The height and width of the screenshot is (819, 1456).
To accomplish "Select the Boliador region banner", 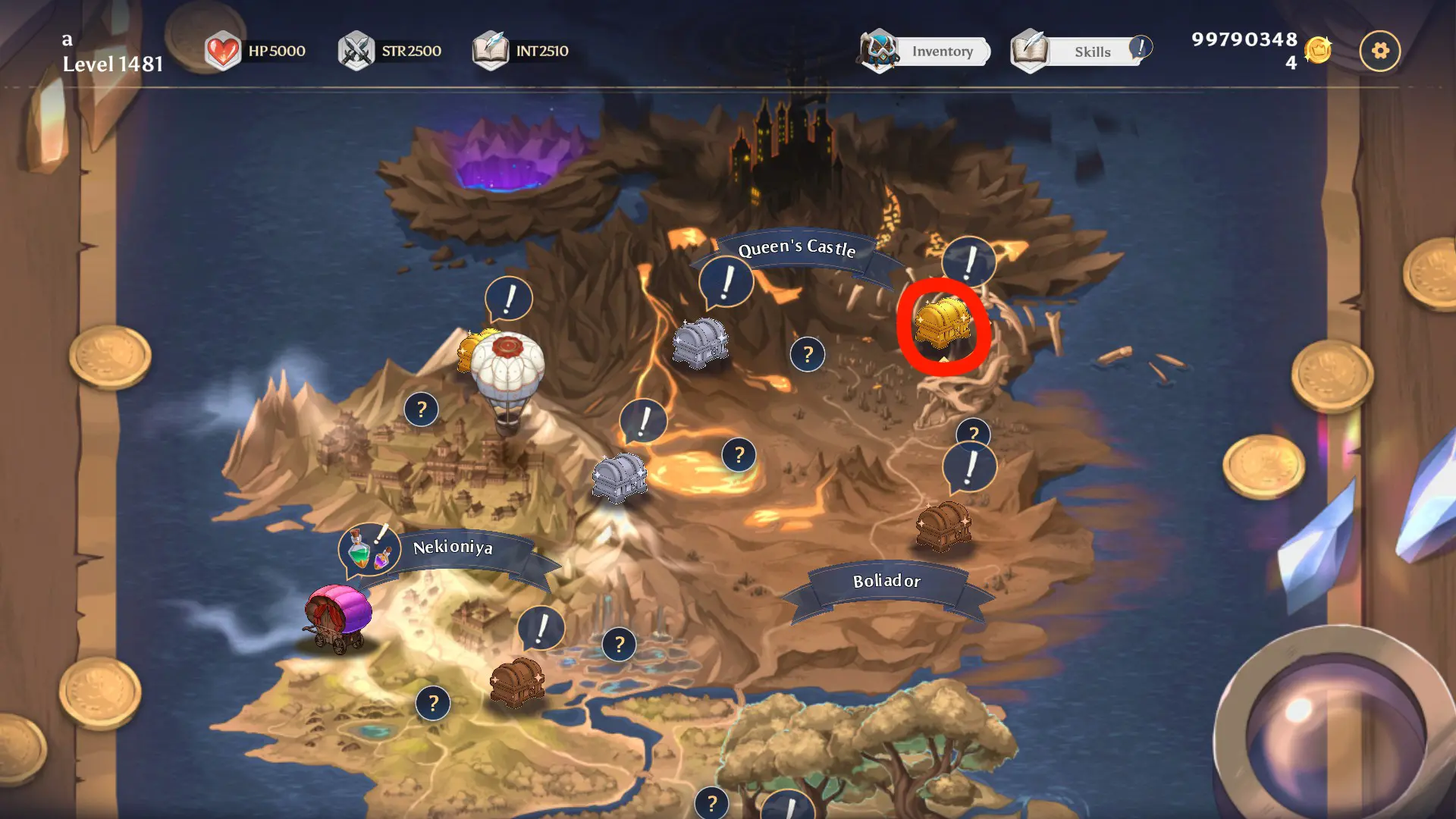I will tap(886, 582).
